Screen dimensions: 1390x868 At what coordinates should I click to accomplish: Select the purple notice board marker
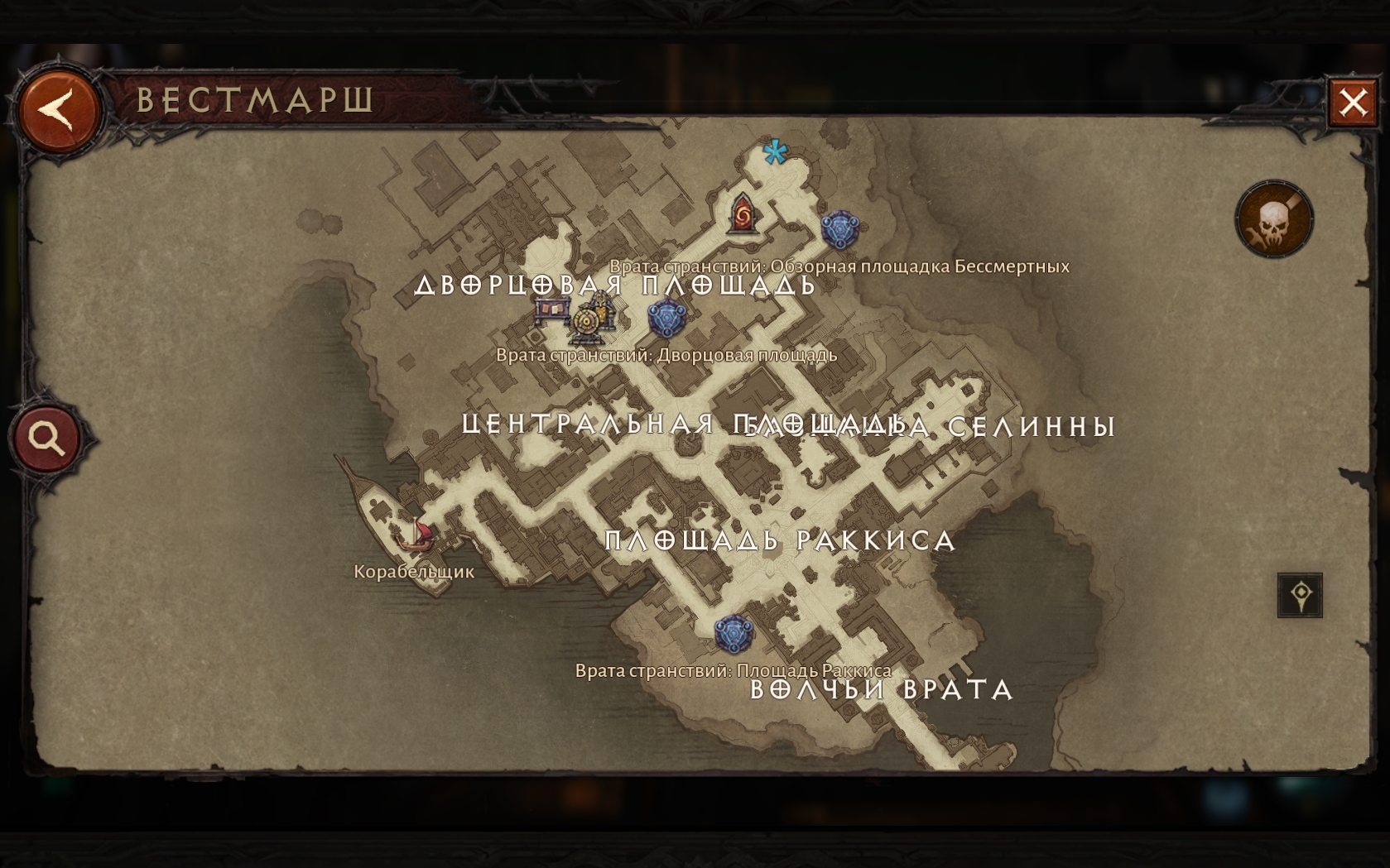[x=552, y=311]
